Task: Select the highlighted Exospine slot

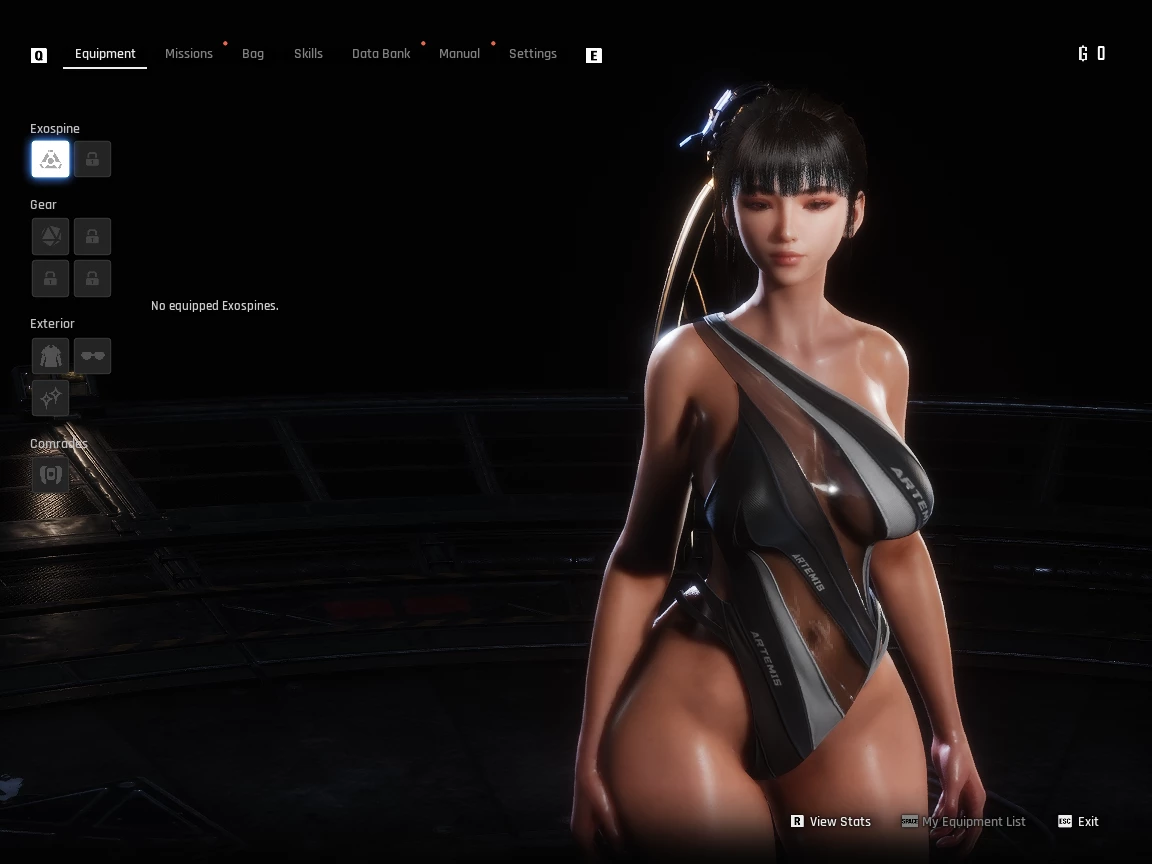Action: click(50, 159)
